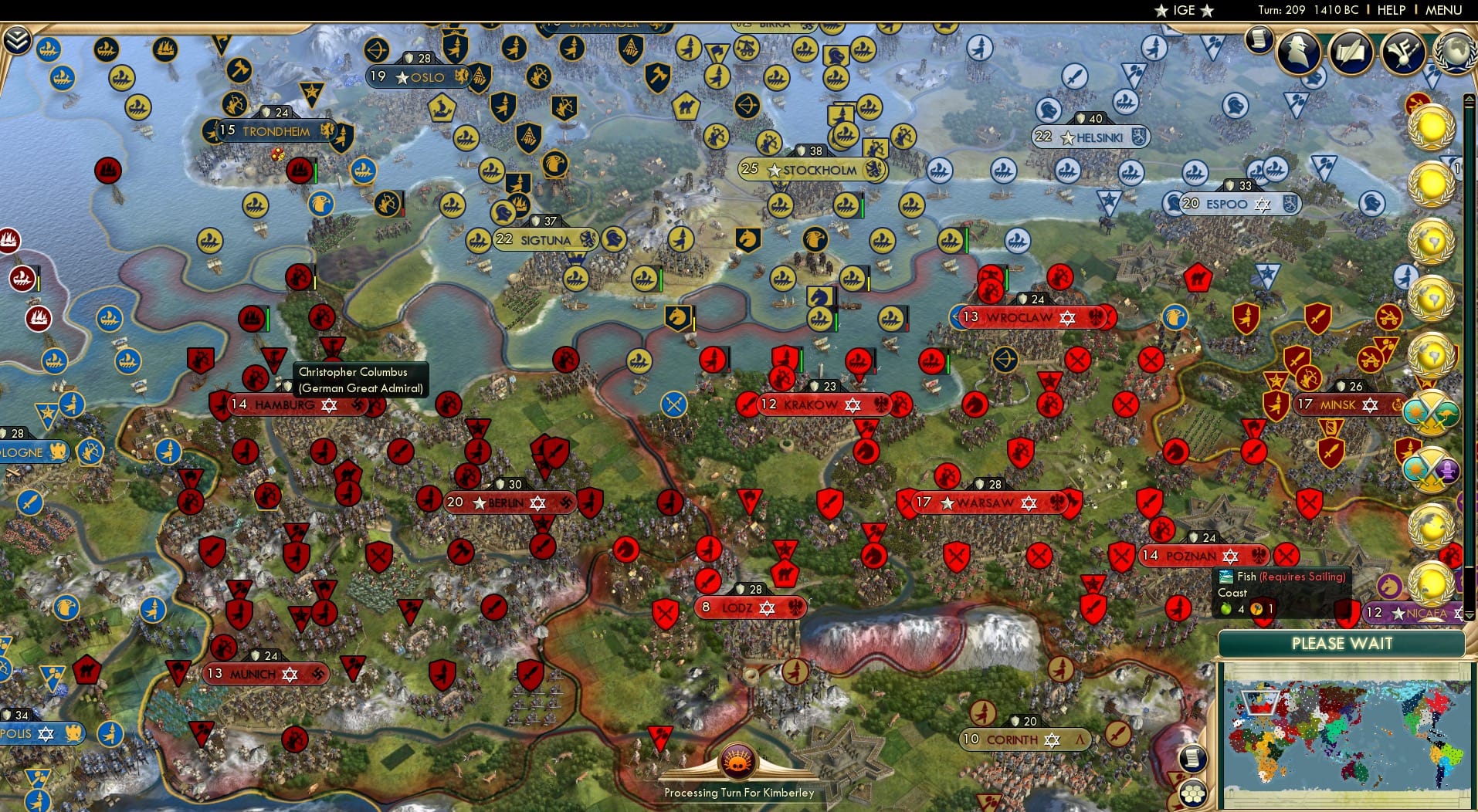Click the Espoo city banner
The height and width of the screenshot is (812, 1478).
click(x=1226, y=204)
